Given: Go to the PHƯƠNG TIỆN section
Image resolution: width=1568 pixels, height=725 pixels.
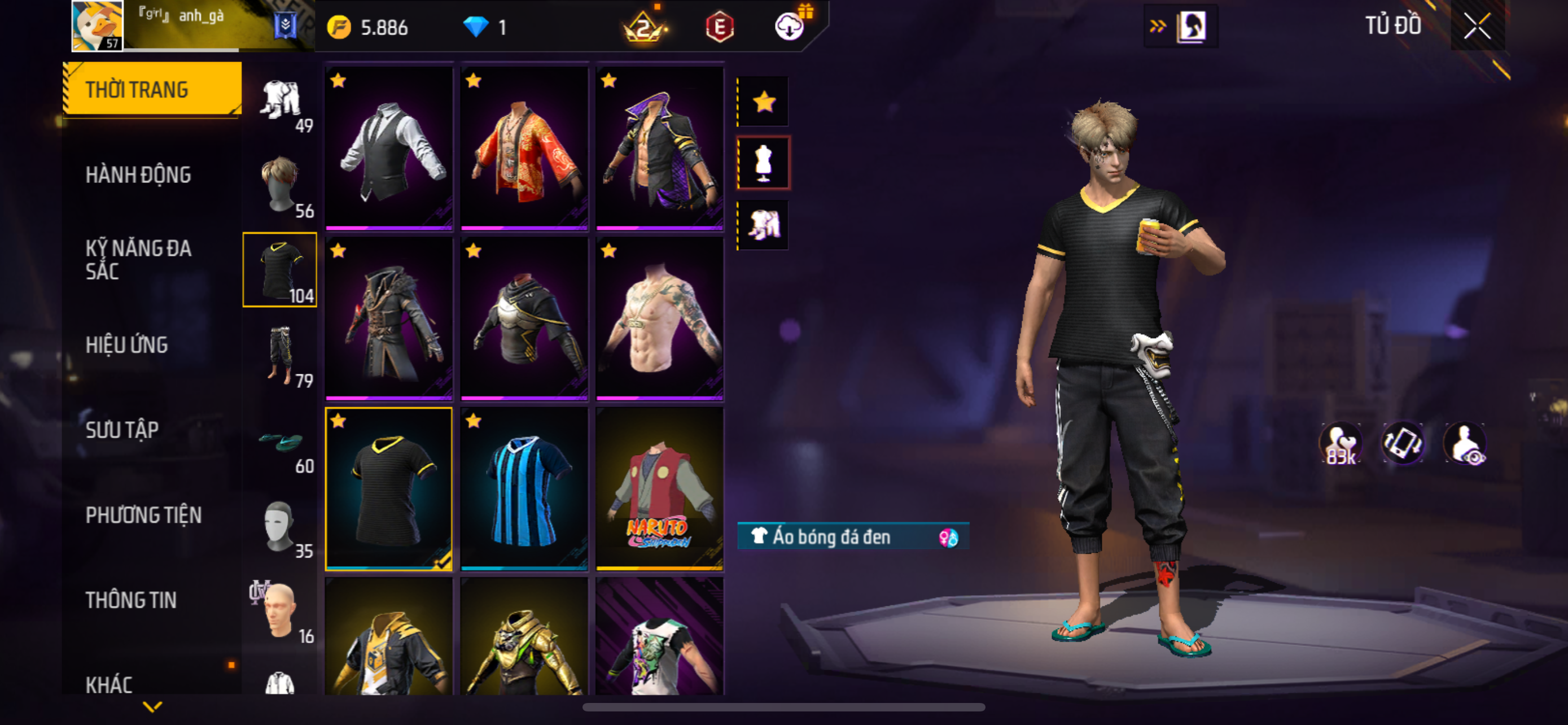Looking at the screenshot, I should [143, 516].
